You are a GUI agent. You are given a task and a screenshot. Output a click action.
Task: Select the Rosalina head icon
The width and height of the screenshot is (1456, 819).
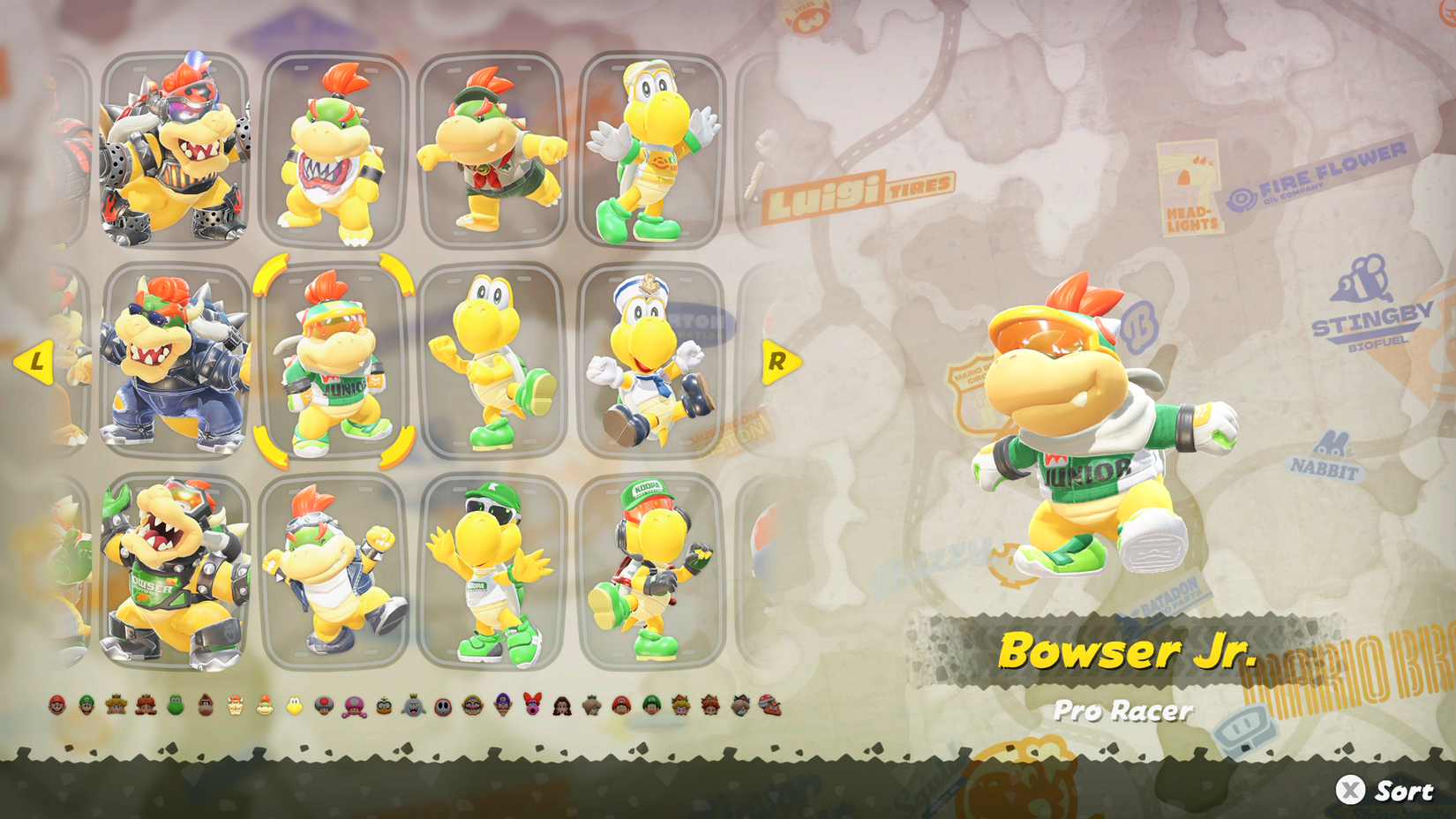coord(591,706)
